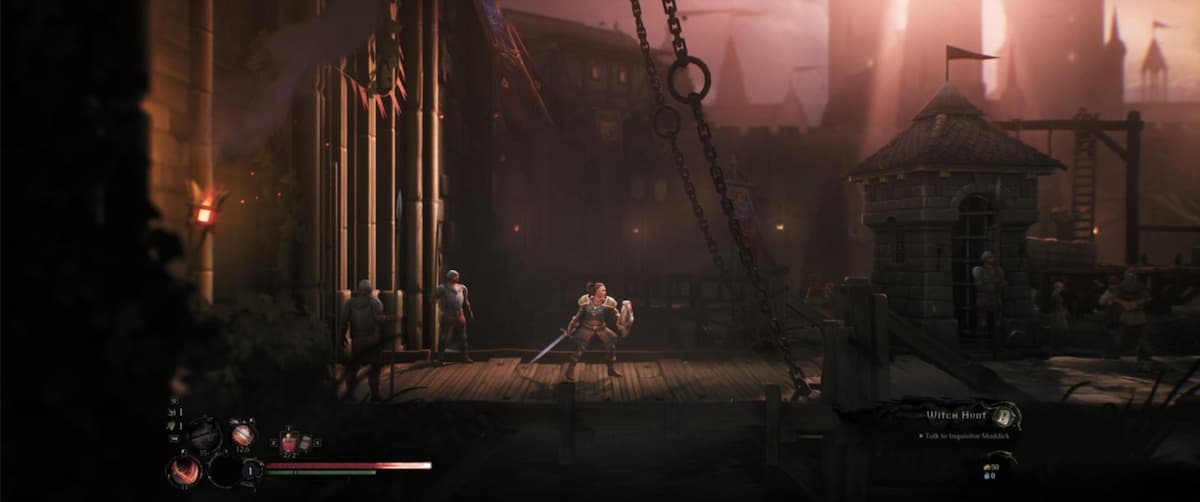Screen dimensions: 1200x502
Task: Open the Witch Hunt quest tracker
Action: (956, 413)
